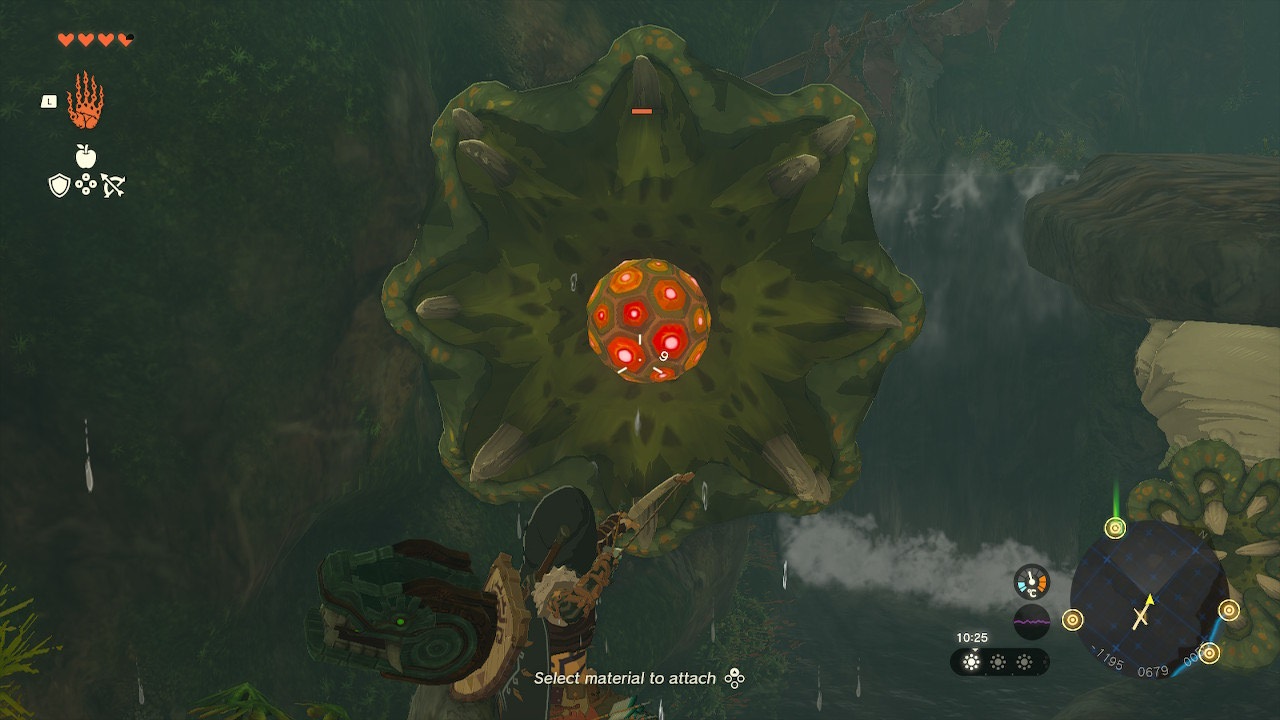Click the fuse-material dots icon
1280x720 pixels.
coord(86,184)
